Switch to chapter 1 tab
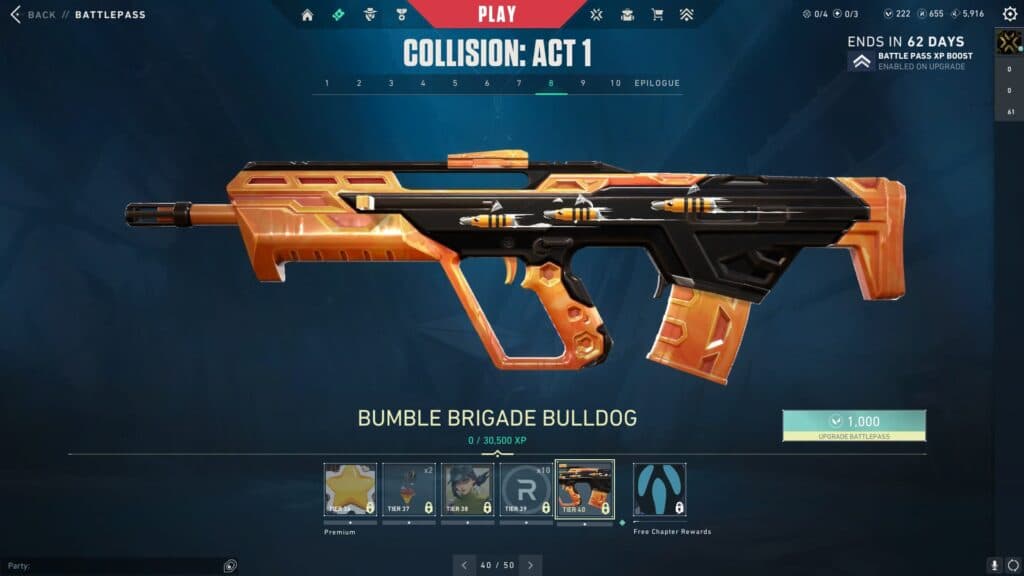The width and height of the screenshot is (1024, 576). 327,83
